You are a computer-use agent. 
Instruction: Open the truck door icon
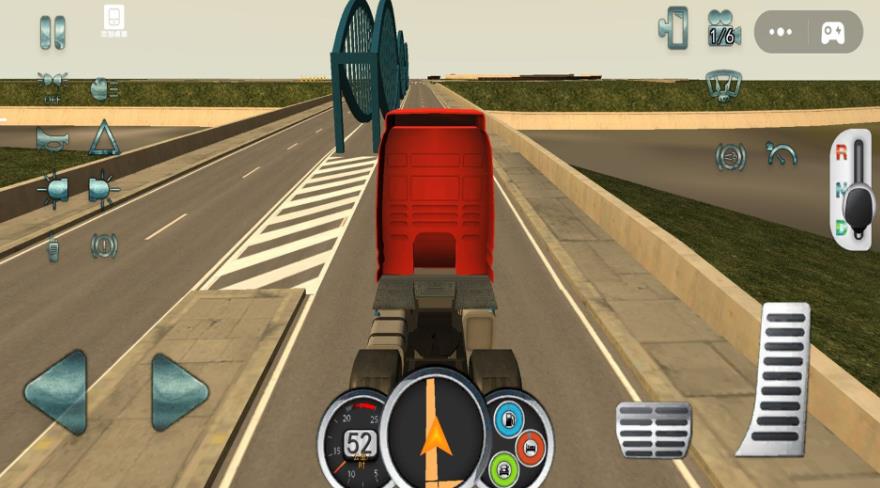click(x=674, y=28)
